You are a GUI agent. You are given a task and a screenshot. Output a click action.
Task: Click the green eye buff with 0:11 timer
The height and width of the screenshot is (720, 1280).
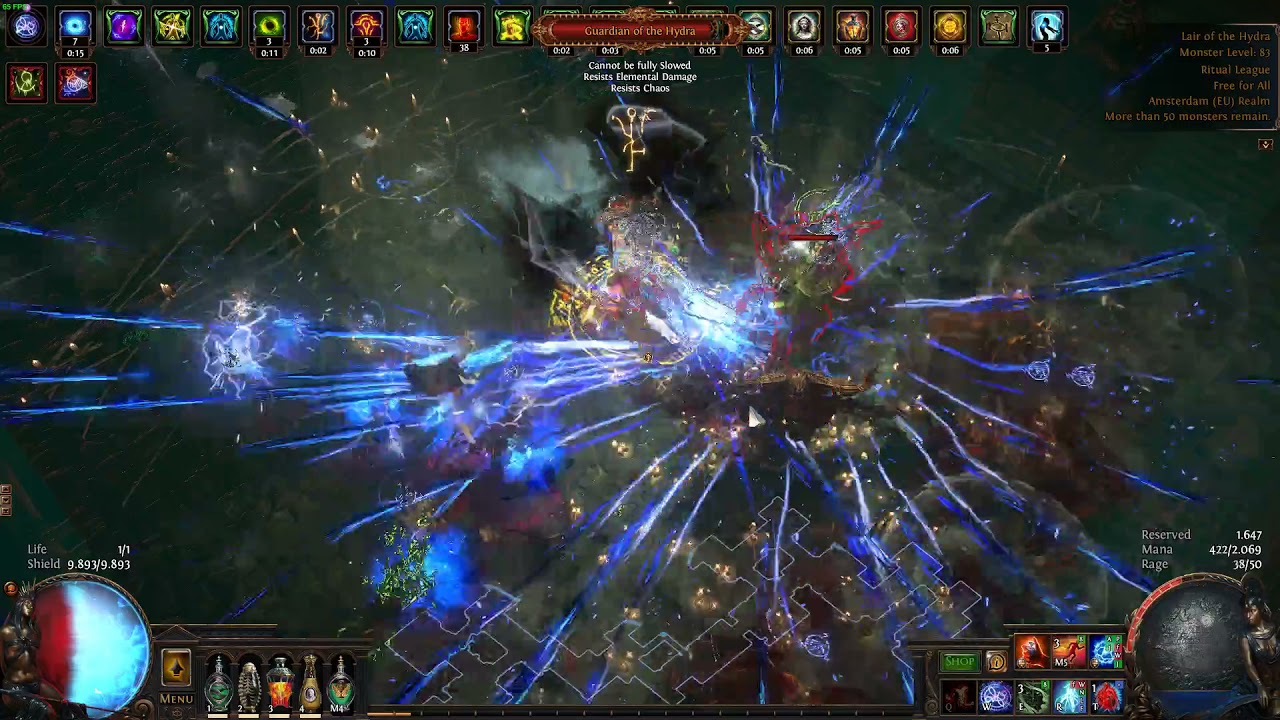269,28
